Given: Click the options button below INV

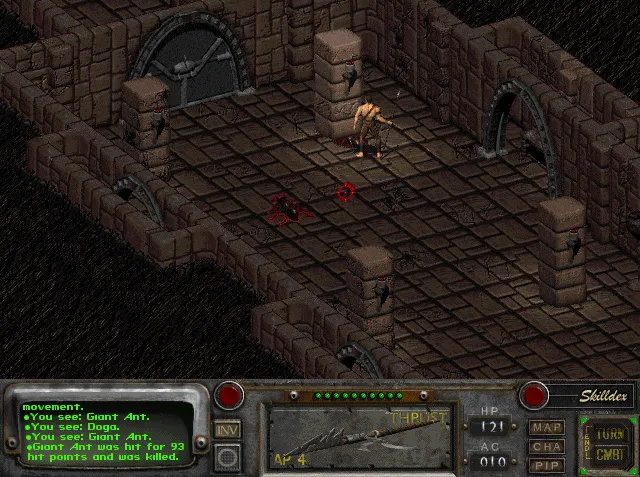Looking at the screenshot, I should (x=228, y=456).
